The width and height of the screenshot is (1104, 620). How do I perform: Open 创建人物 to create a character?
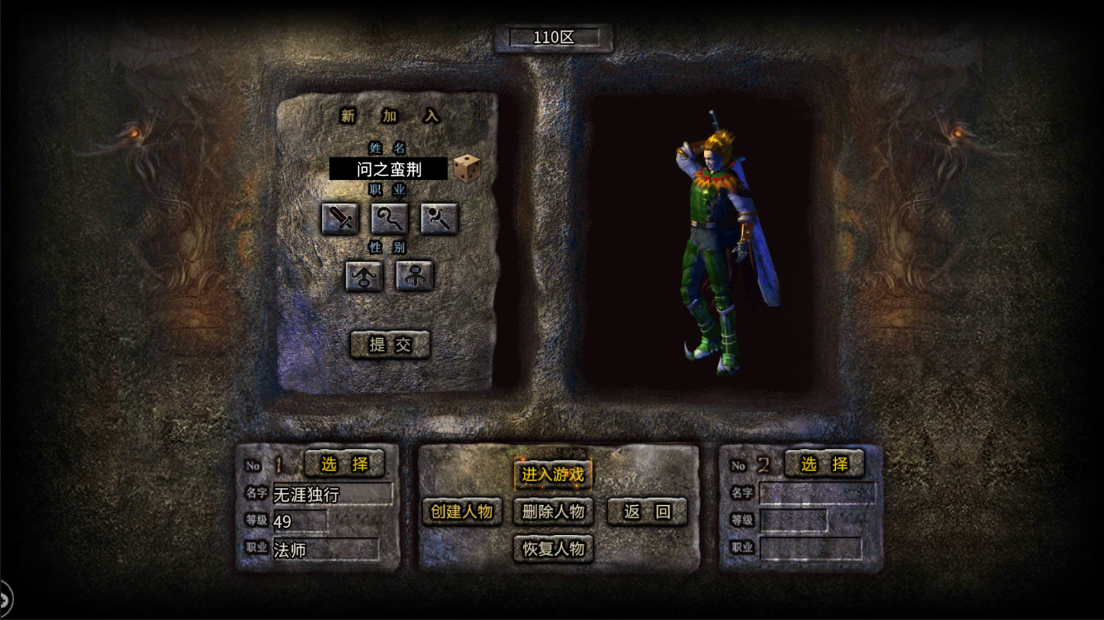(462, 512)
